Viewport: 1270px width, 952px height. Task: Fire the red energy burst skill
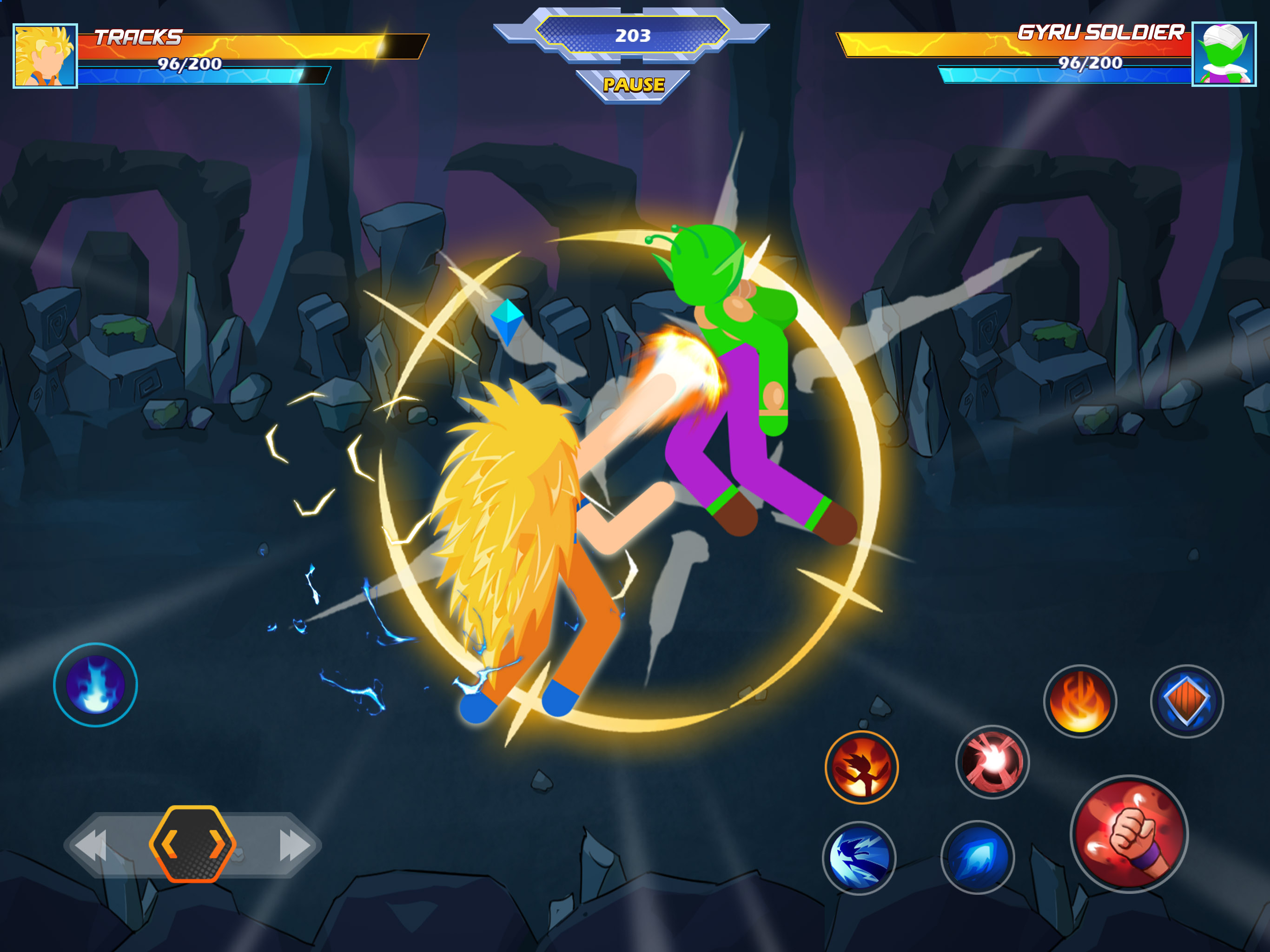click(x=992, y=762)
